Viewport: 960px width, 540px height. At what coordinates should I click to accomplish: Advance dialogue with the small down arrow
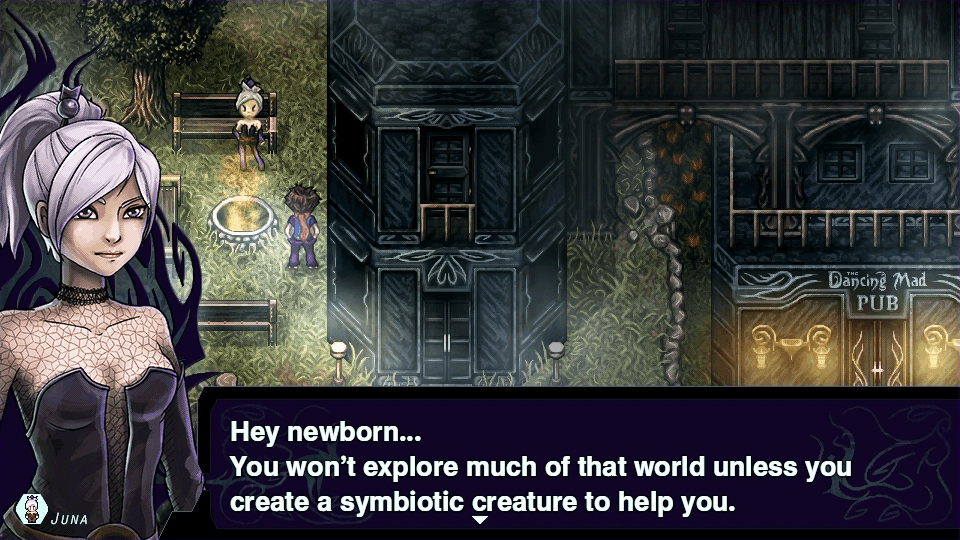[x=480, y=520]
